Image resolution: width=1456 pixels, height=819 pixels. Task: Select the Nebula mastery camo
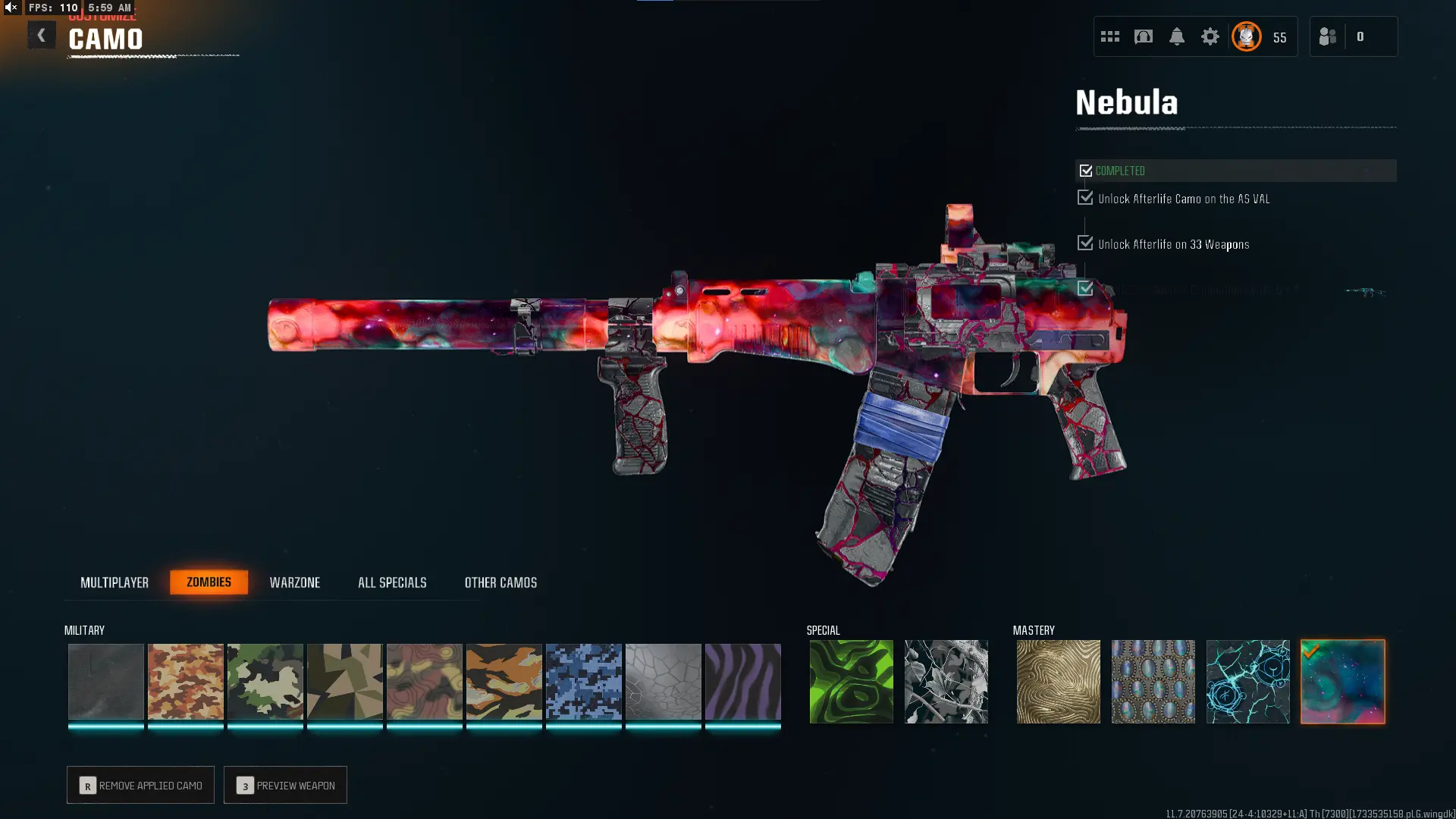1342,681
